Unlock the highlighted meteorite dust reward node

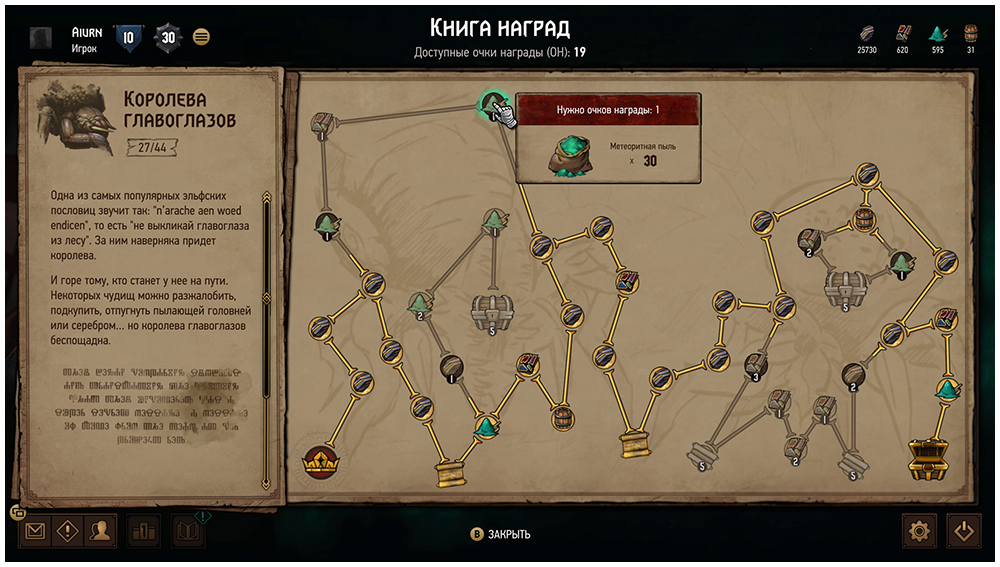tap(492, 104)
